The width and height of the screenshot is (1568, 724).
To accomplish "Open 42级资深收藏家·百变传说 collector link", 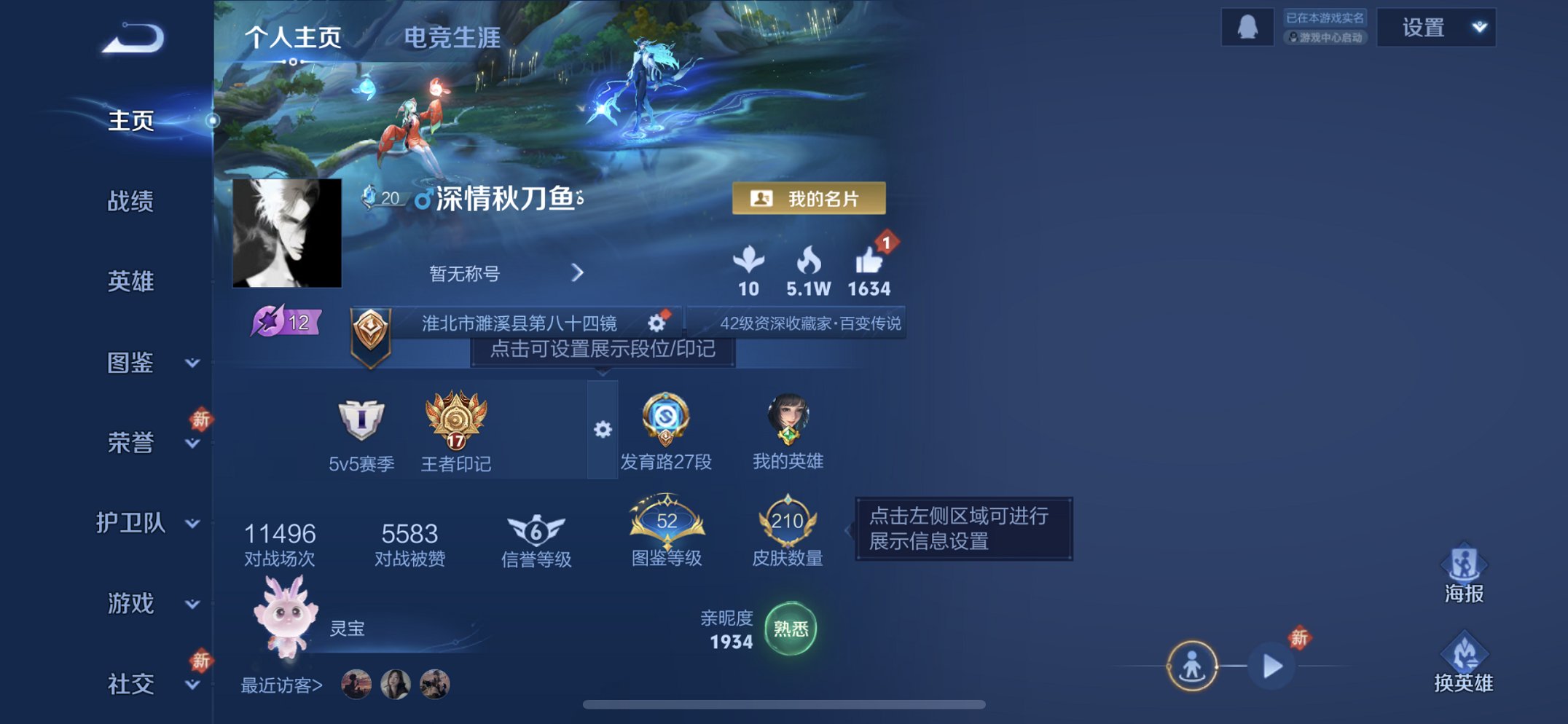I will pyautogui.click(x=811, y=323).
